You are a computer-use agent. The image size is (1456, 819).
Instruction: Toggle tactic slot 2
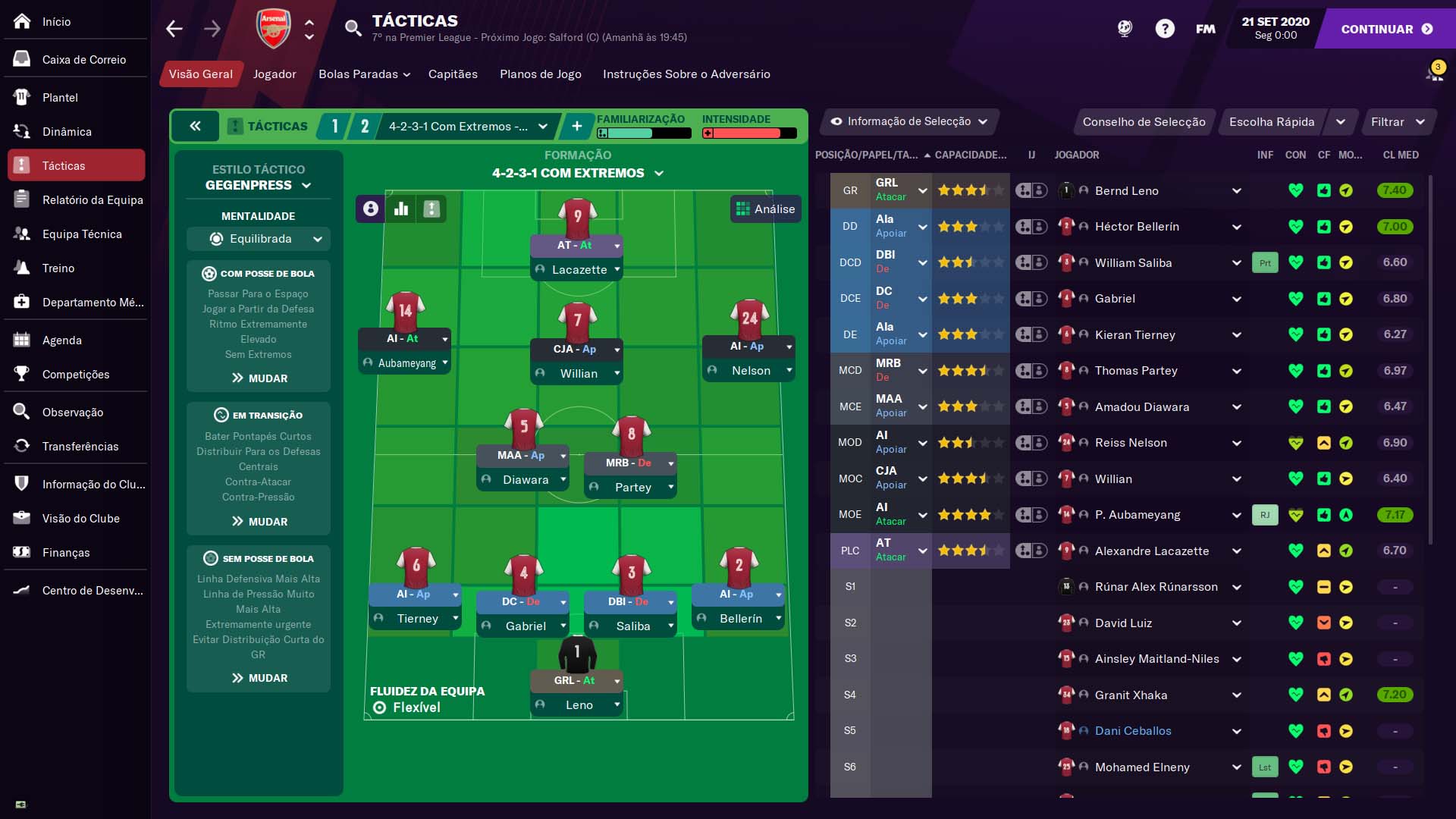click(365, 126)
